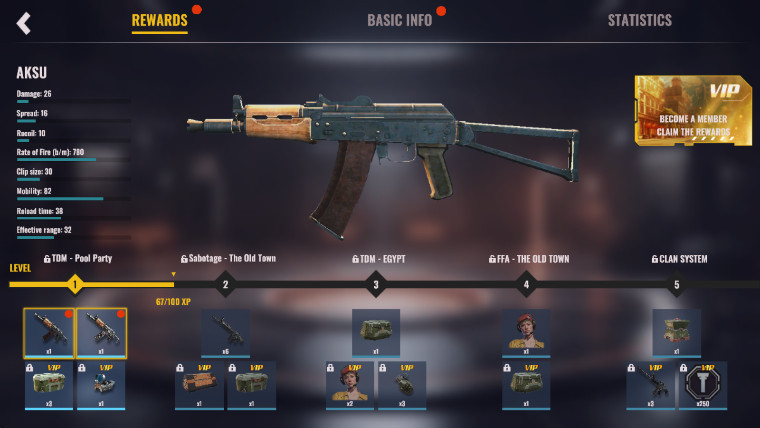
Task: Open the Basic Info tab
Action: (x=399, y=20)
